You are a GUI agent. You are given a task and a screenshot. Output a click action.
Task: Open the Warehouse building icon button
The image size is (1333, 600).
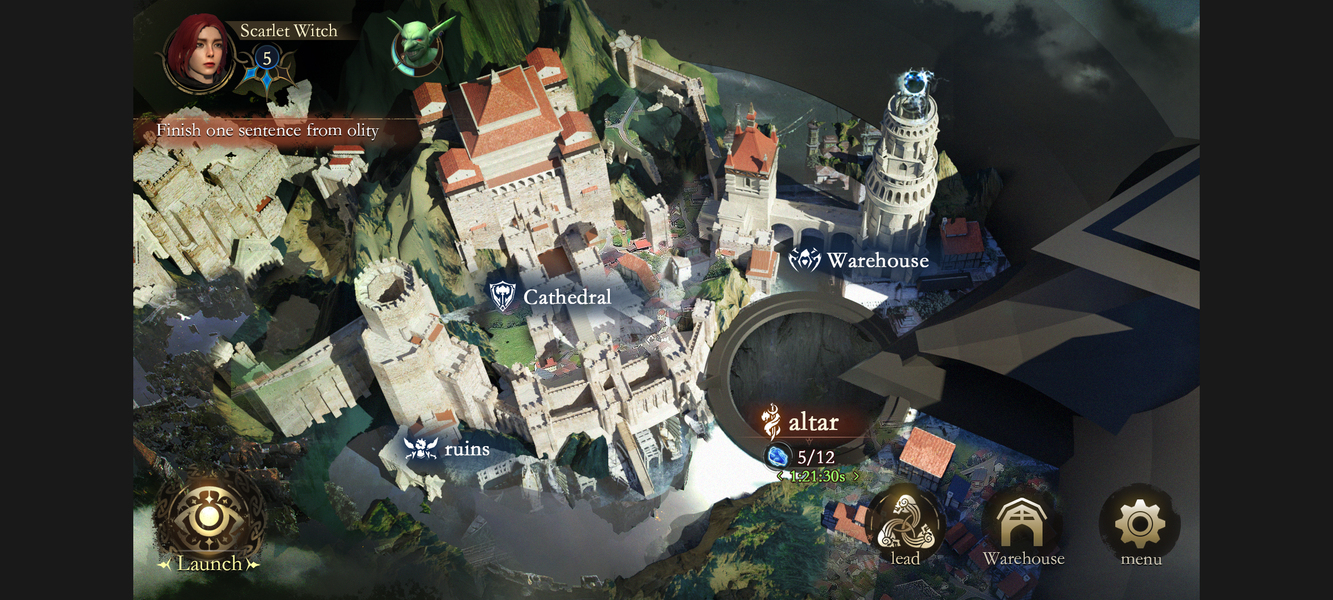click(x=1023, y=523)
